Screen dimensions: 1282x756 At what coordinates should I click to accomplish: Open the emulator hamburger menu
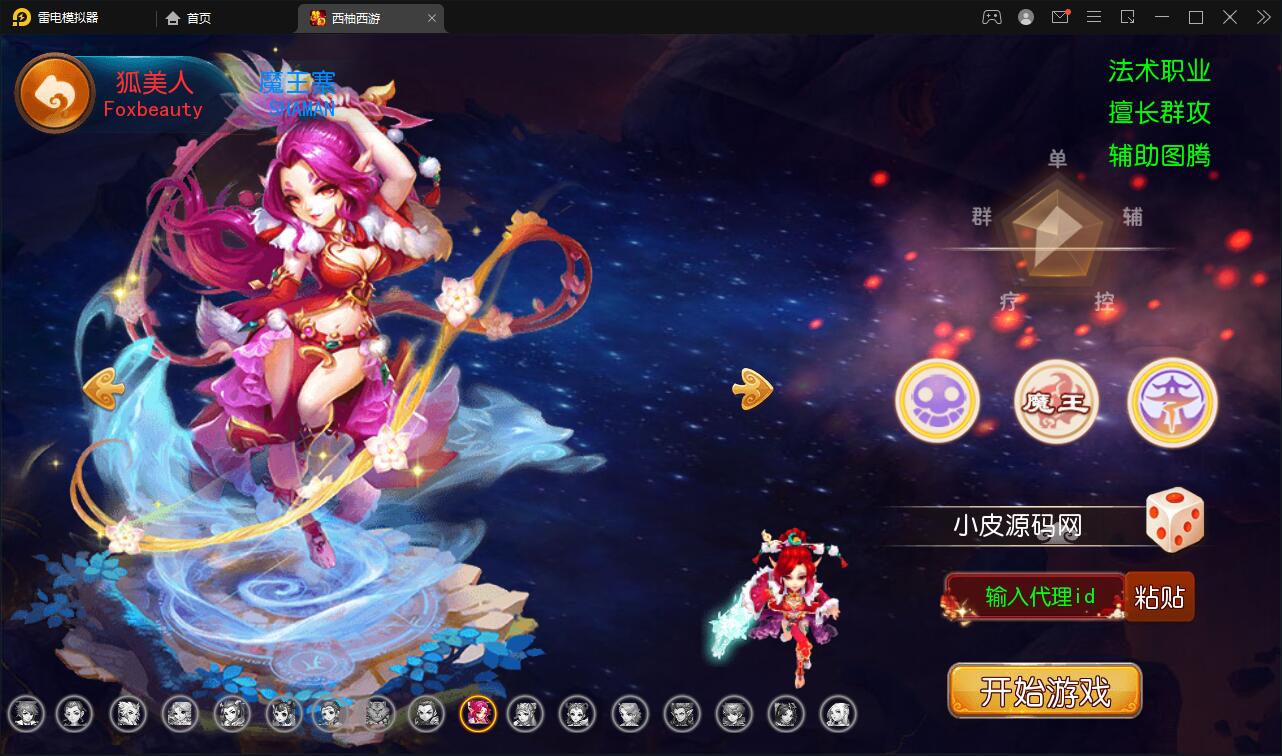1093,17
